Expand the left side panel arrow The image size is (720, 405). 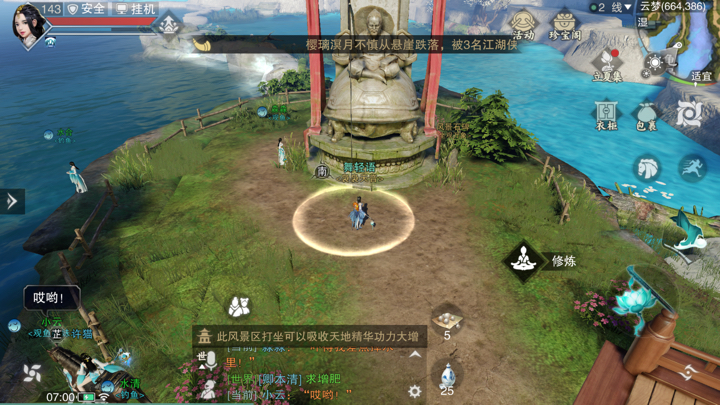coord(12,201)
